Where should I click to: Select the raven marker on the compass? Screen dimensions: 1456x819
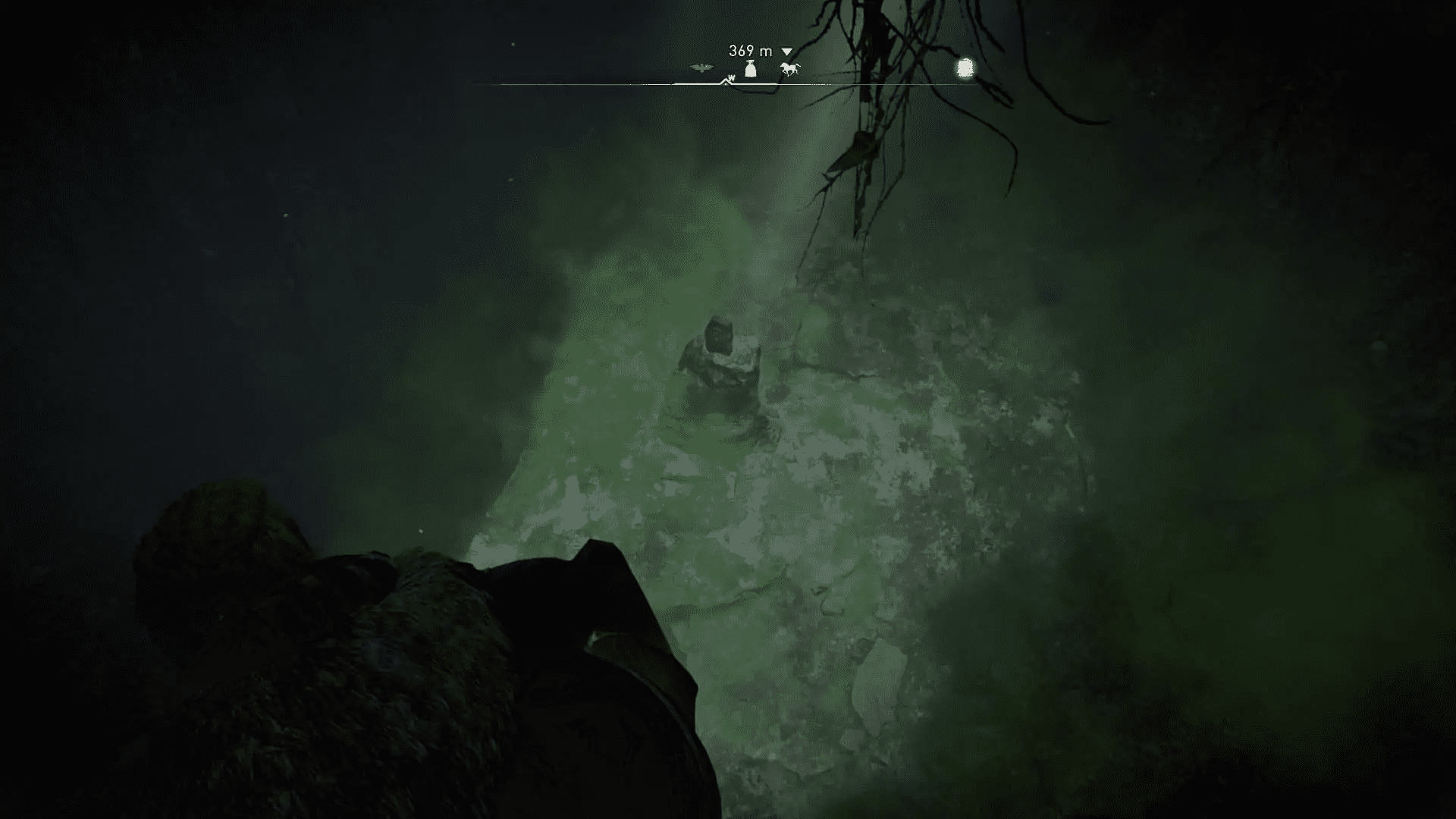702,69
